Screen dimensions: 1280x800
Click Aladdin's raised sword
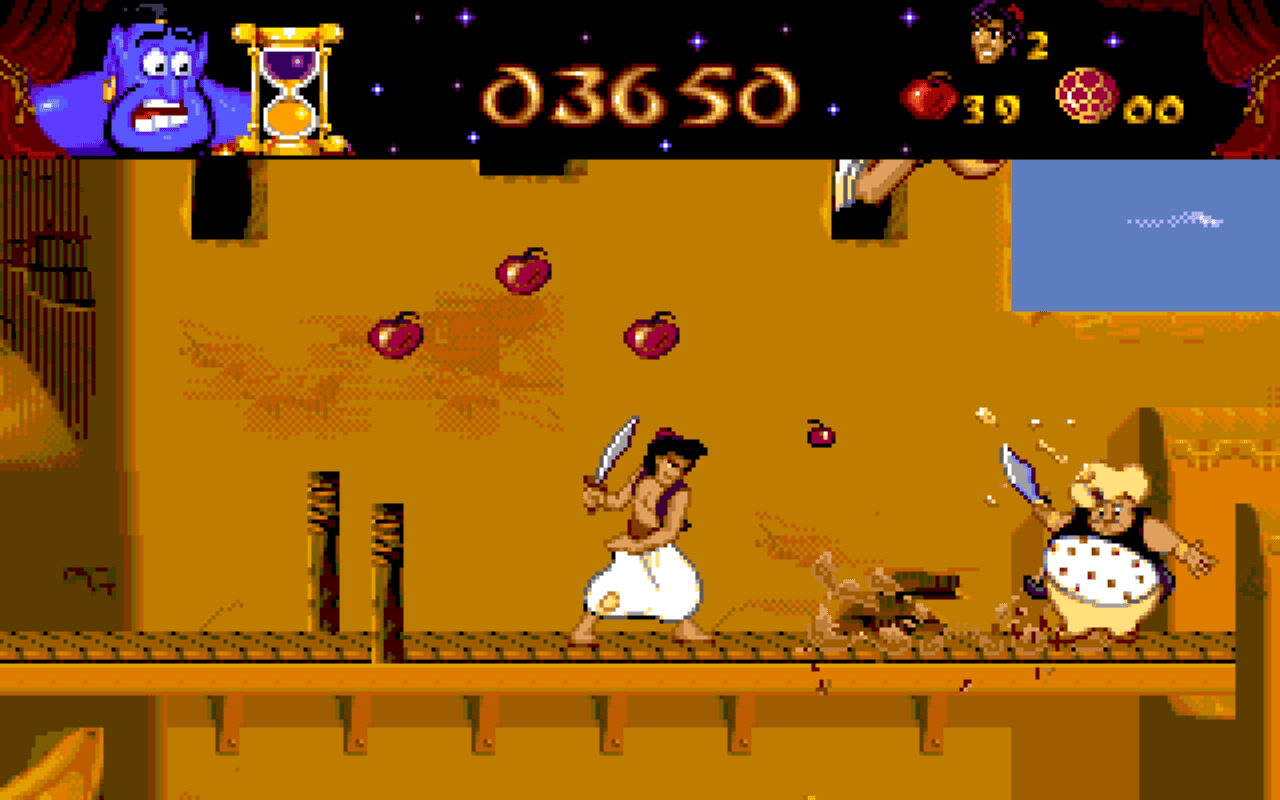[x=615, y=450]
